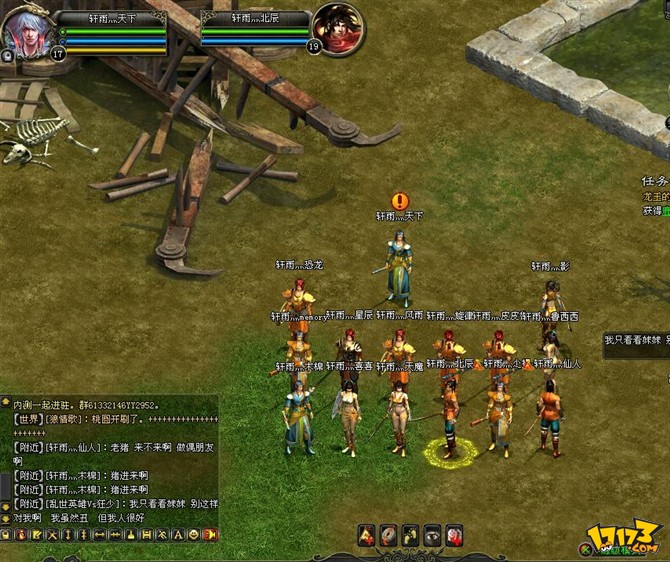
Task: Activate the footprints skill icon
Action: pos(410,535)
